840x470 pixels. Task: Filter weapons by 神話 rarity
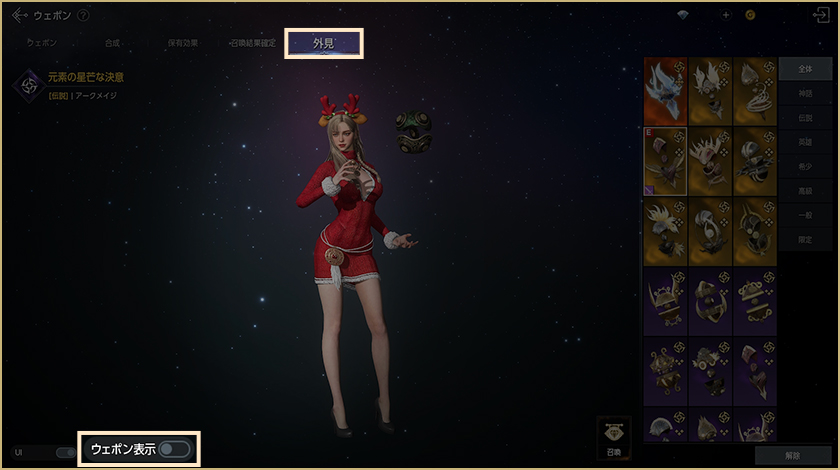(805, 93)
